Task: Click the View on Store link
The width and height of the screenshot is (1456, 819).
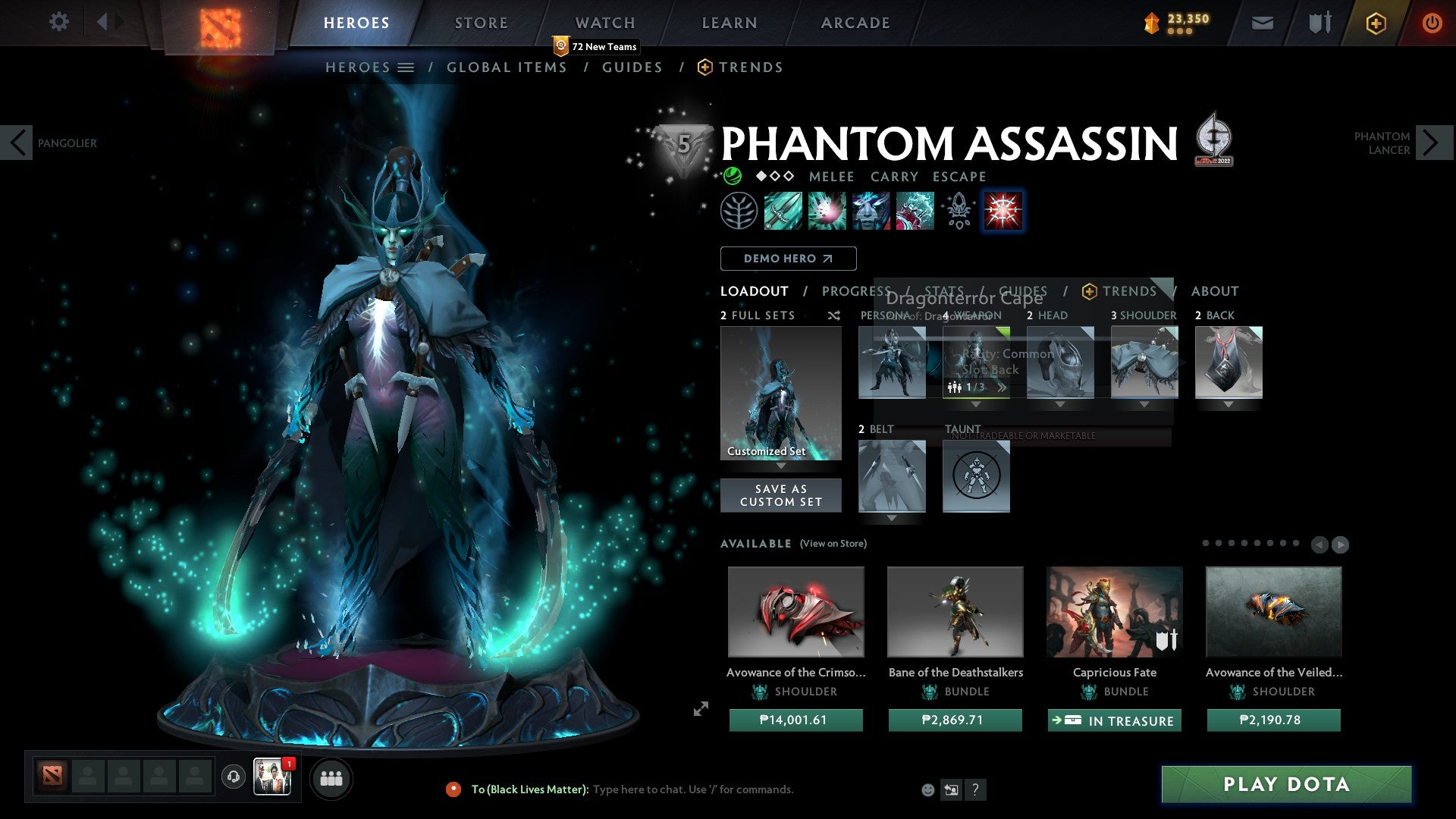Action: click(833, 544)
